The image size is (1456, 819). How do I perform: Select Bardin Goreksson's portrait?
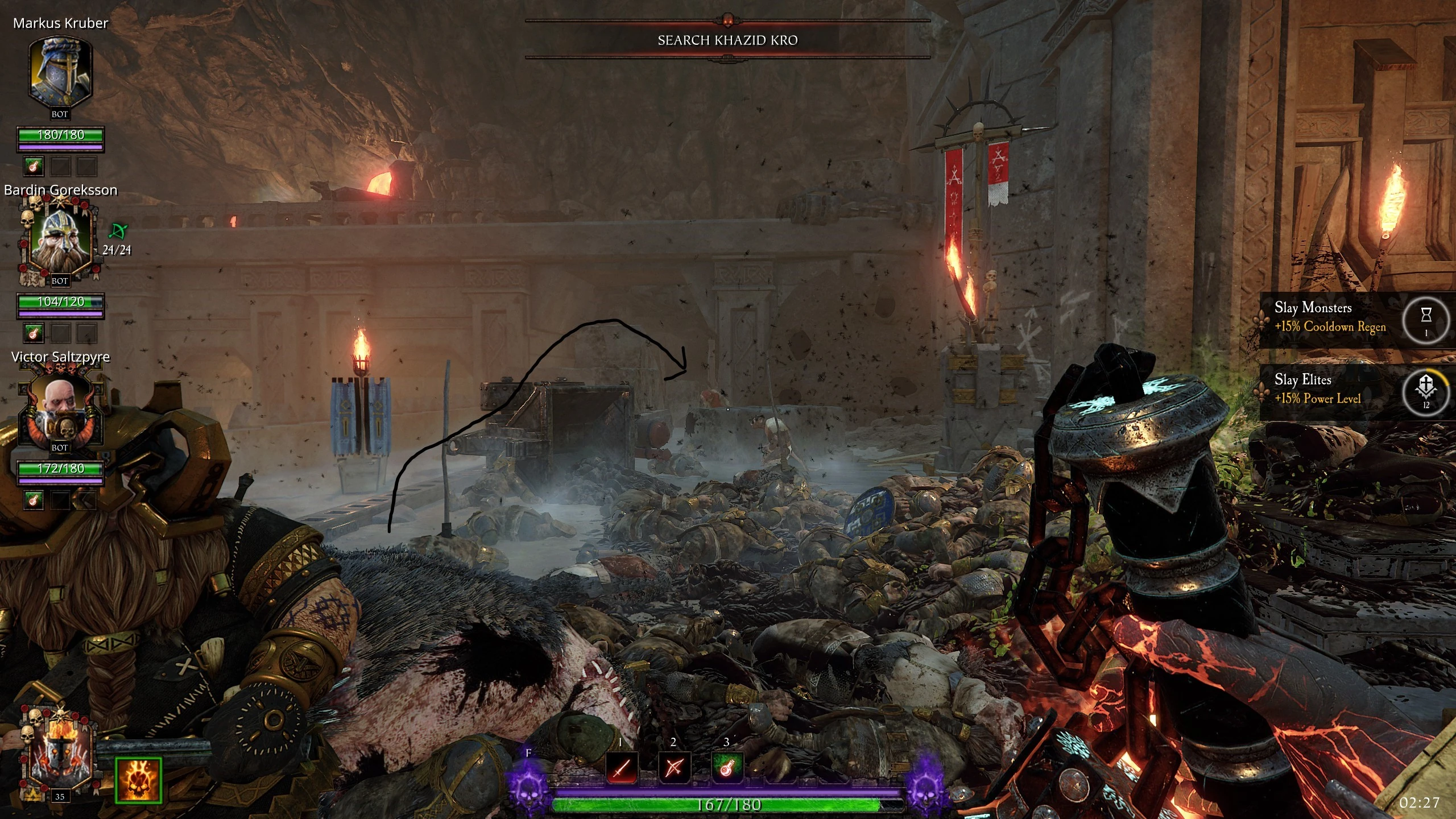[x=60, y=239]
